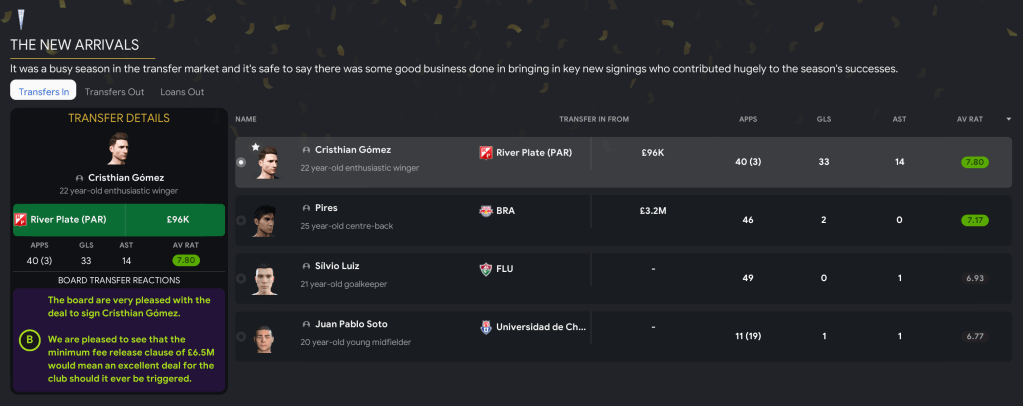The image size is (1023, 406).
Task: Sort by TRANSFER IN FROM column header
Action: 594,119
